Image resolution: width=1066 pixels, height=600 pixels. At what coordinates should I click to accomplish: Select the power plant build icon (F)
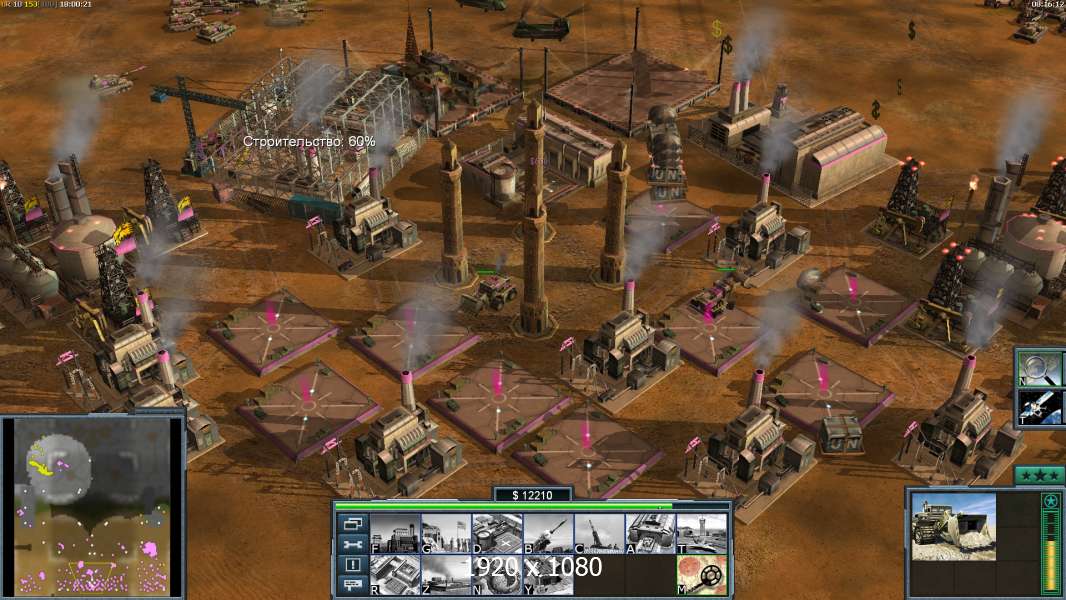coord(394,534)
